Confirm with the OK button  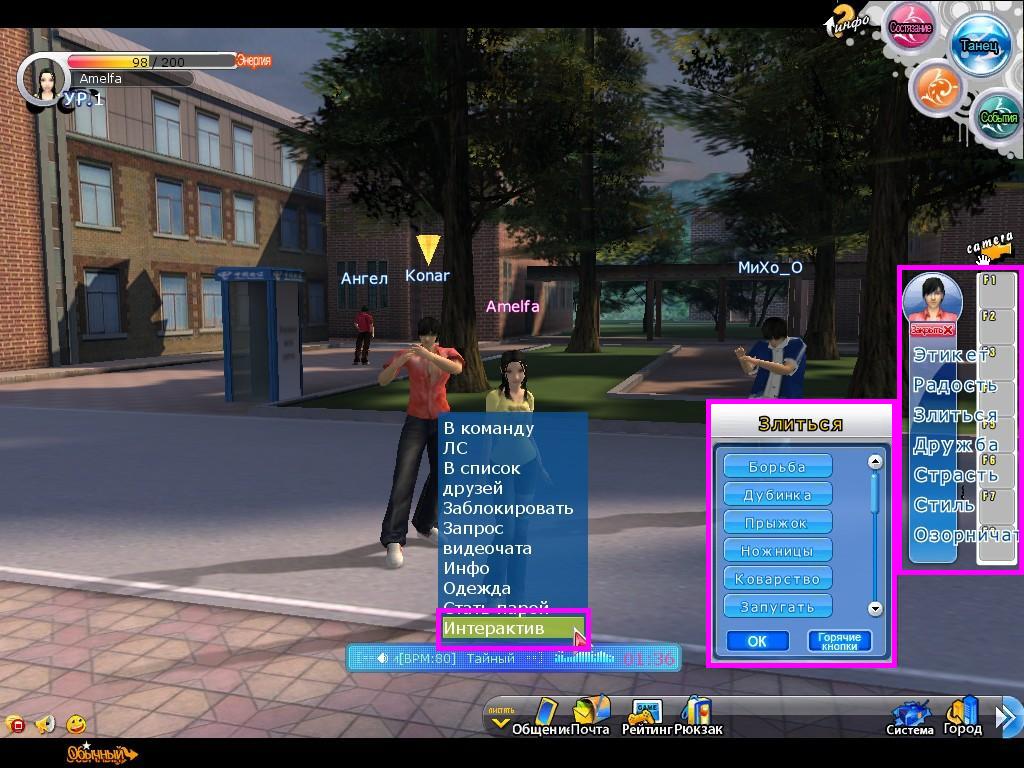757,641
